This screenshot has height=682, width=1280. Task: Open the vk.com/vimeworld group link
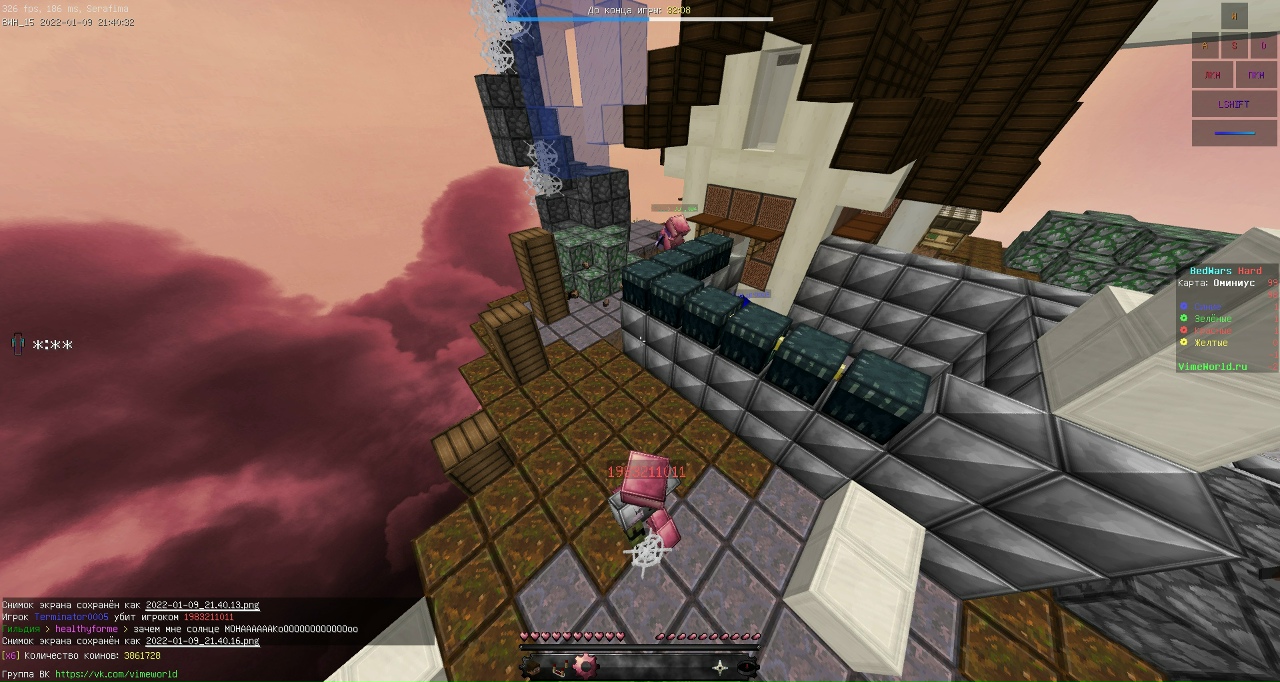(116, 675)
